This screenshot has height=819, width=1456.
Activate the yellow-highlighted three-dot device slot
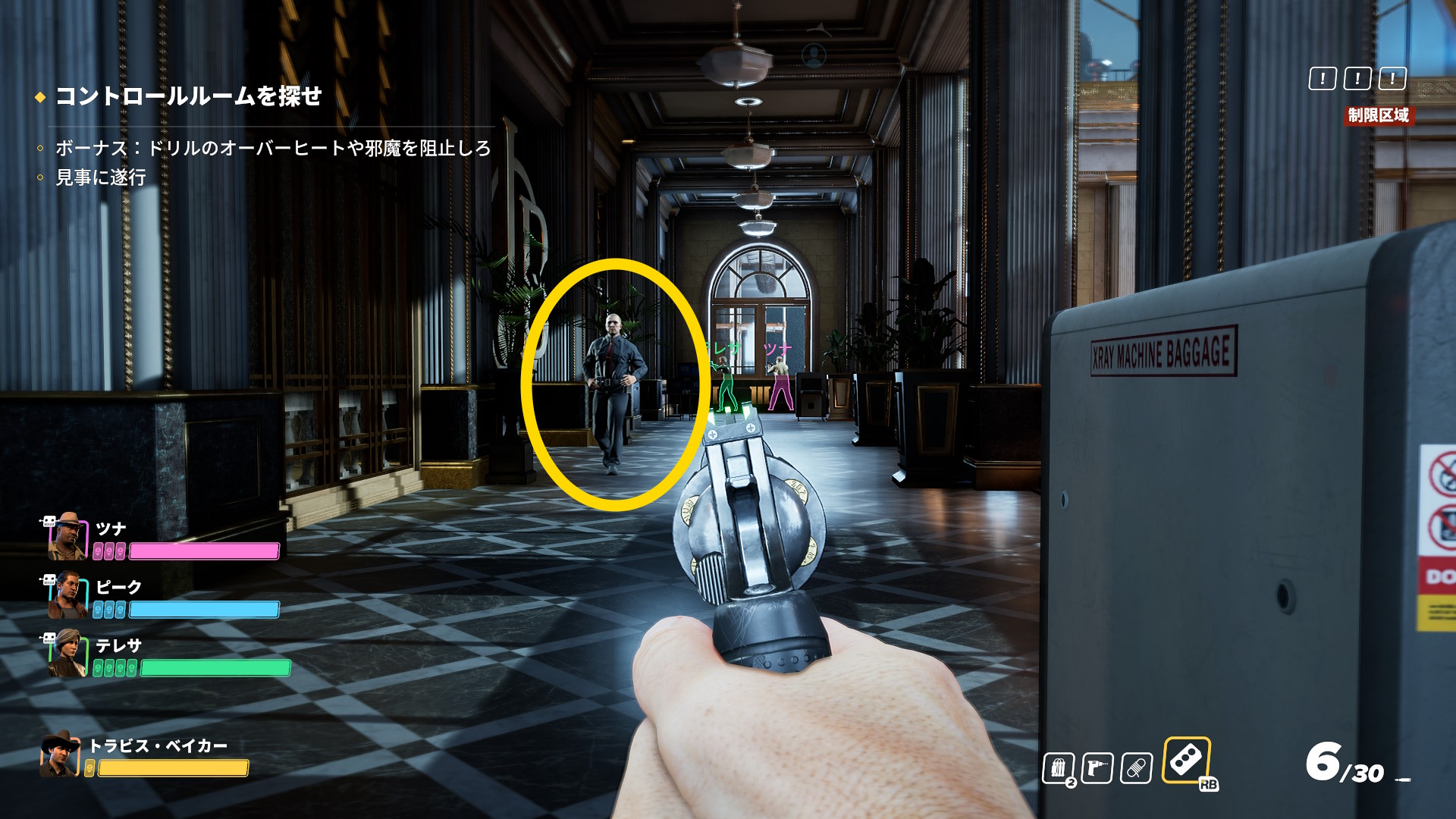pyautogui.click(x=1186, y=759)
